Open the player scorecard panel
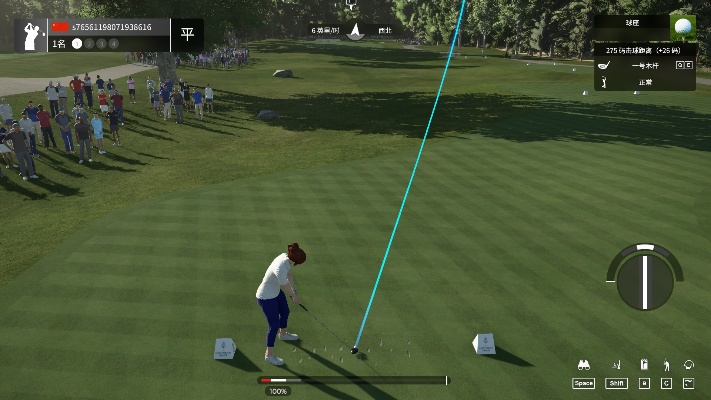The width and height of the screenshot is (711, 400). [x=110, y=35]
